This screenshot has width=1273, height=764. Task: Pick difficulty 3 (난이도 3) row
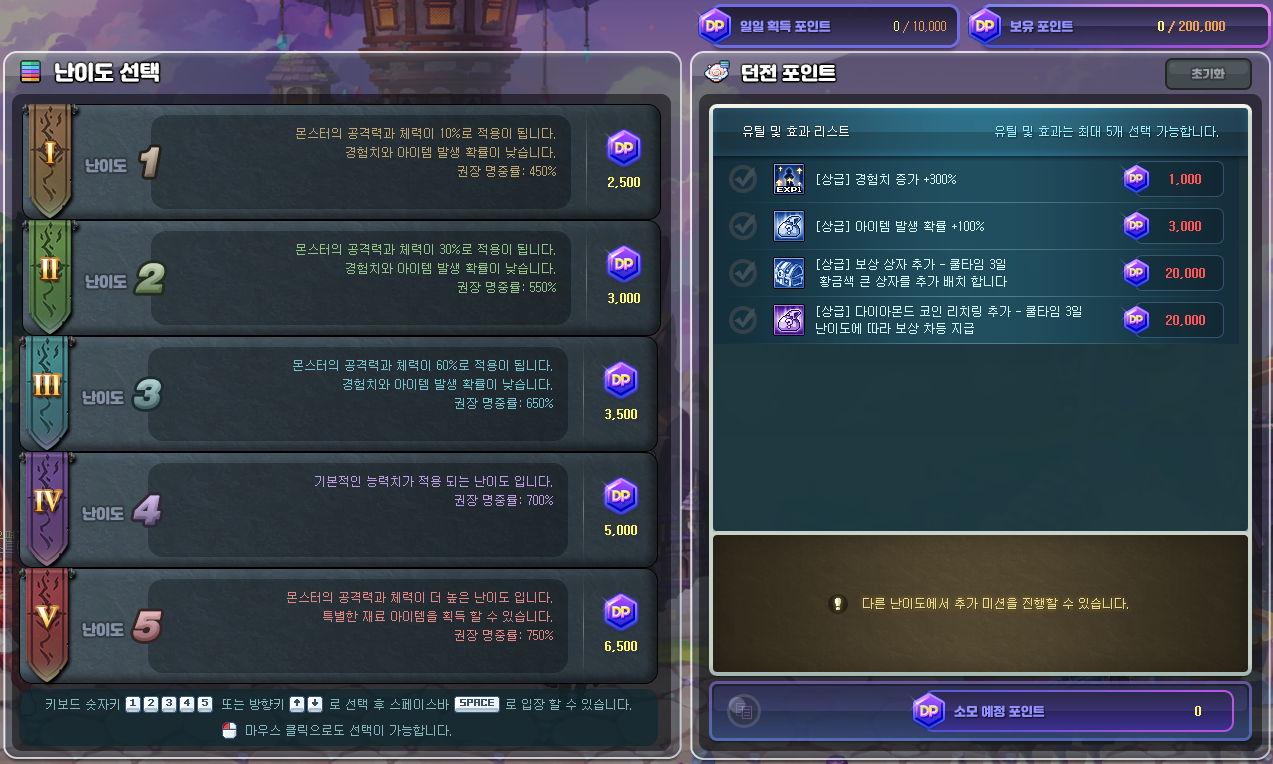click(340, 394)
